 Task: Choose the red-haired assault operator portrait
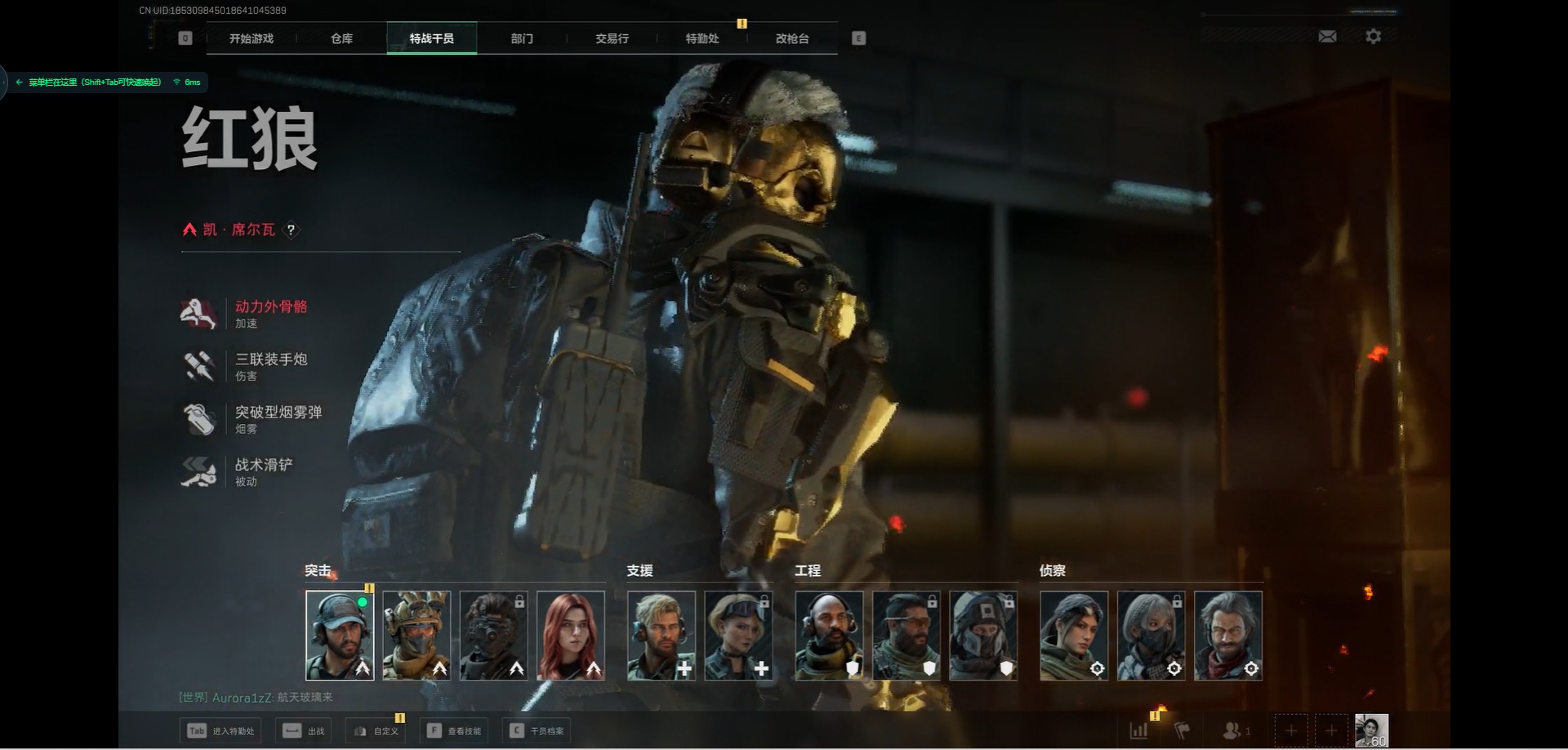571,636
